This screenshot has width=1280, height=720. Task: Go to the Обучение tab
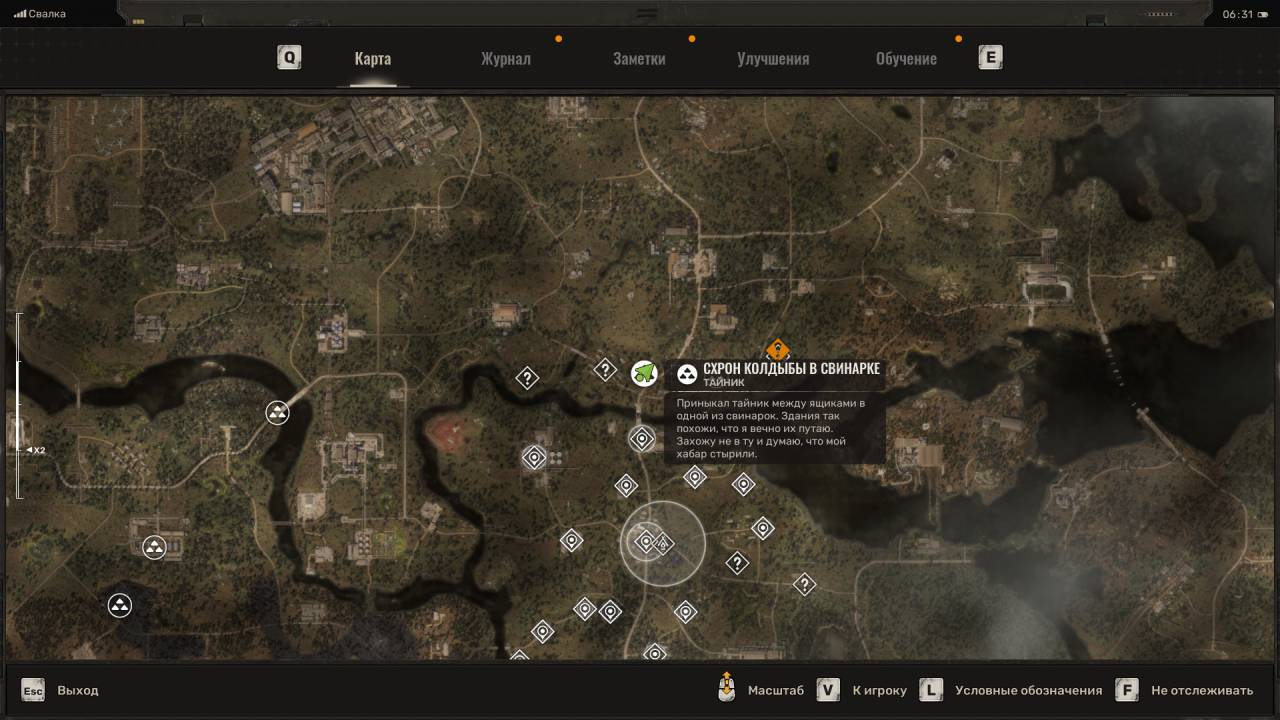[906, 58]
